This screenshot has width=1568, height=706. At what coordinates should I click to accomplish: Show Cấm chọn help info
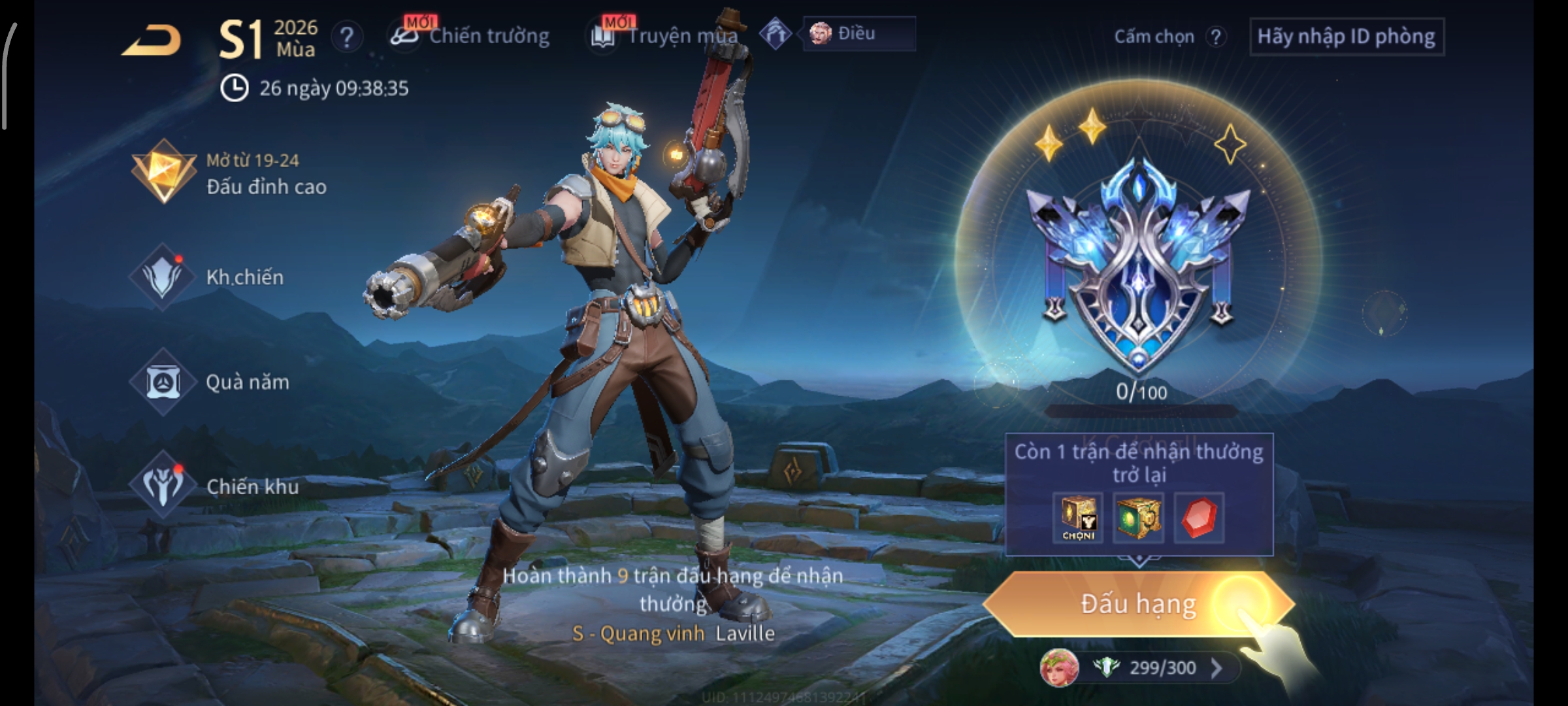point(1215,37)
